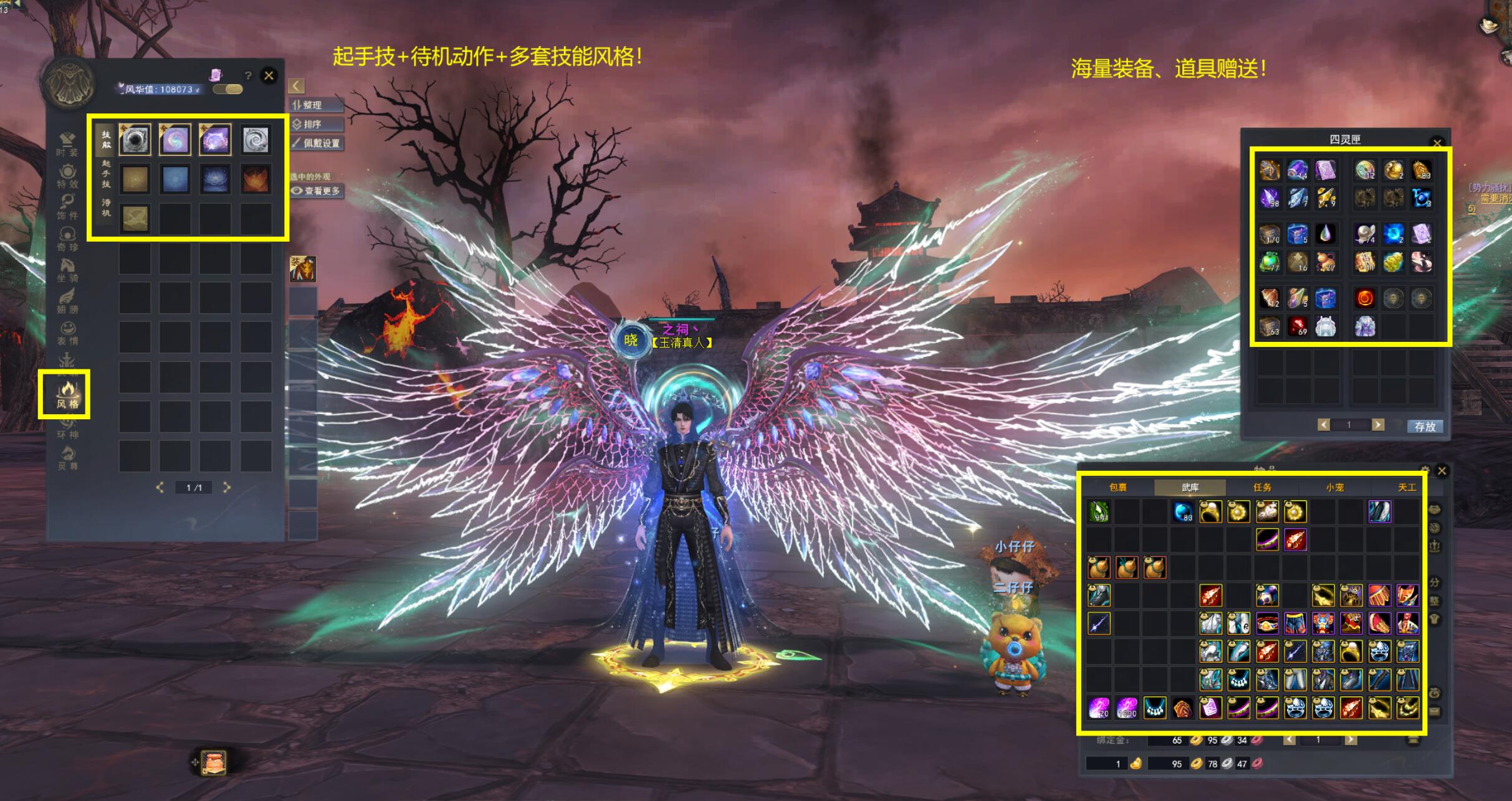Open the 任务 quest items tab
The width and height of the screenshot is (1512, 801).
click(x=1262, y=487)
